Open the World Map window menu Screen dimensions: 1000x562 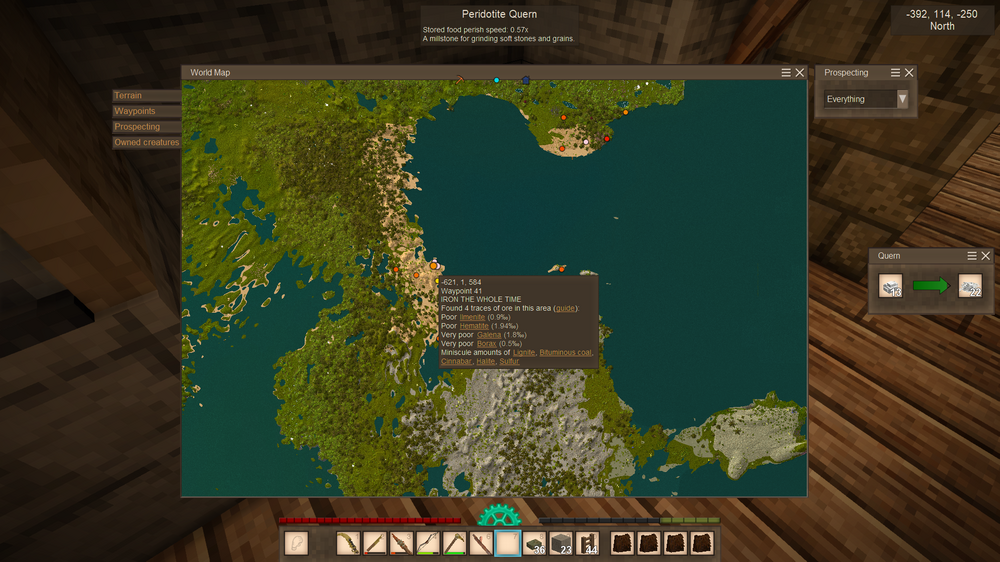[786, 73]
